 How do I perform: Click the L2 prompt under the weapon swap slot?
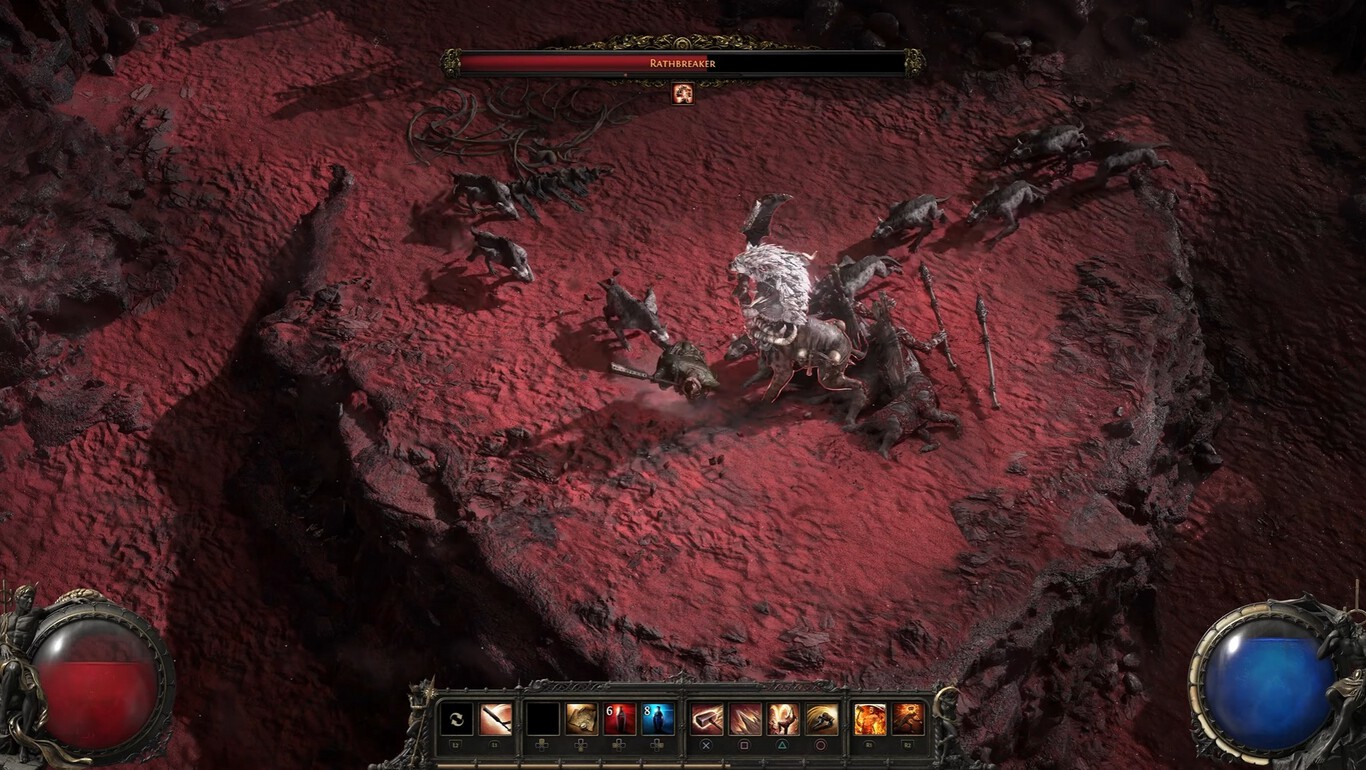(x=455, y=744)
